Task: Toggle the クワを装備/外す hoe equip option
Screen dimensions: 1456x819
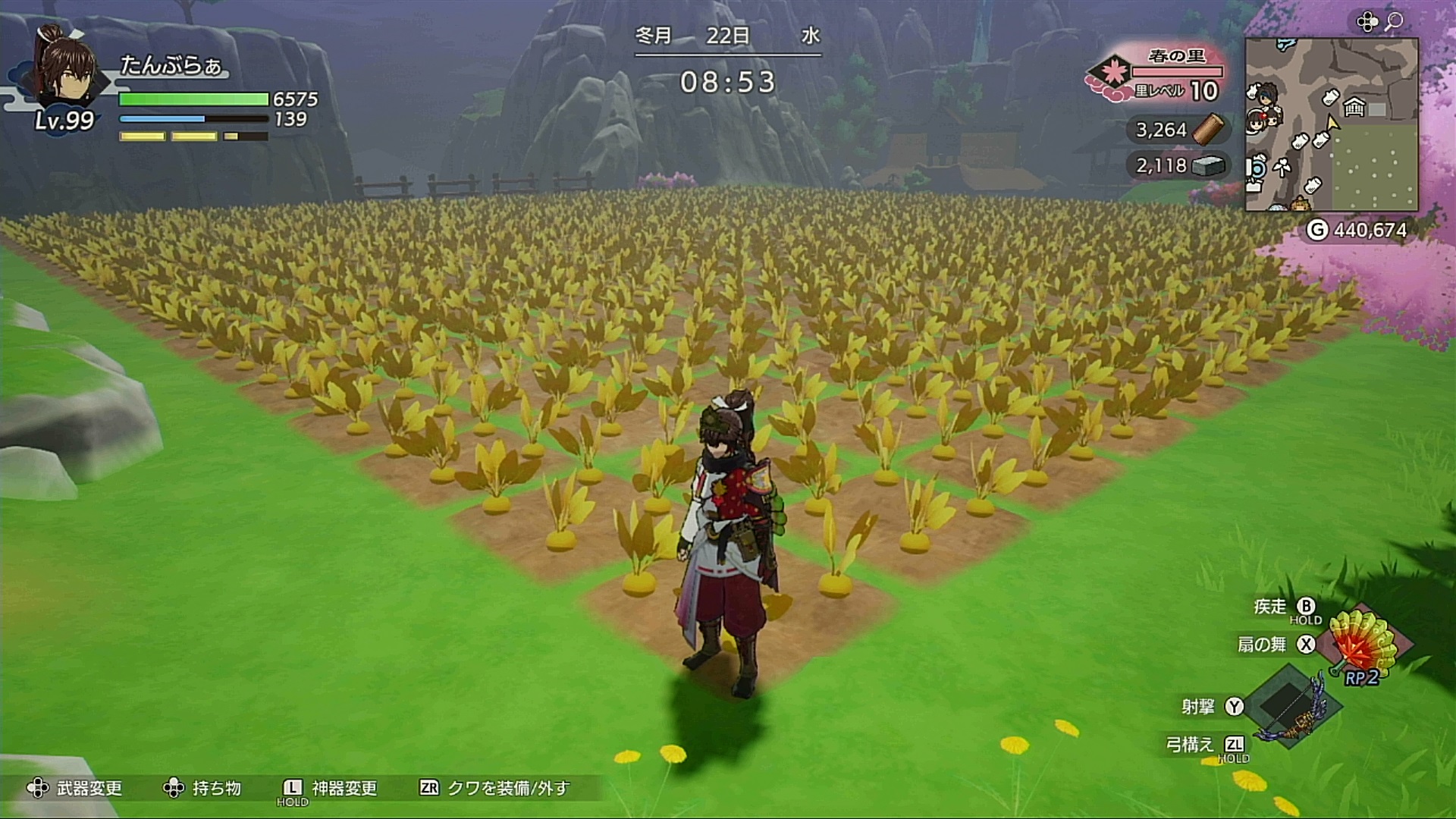Action: click(x=494, y=789)
